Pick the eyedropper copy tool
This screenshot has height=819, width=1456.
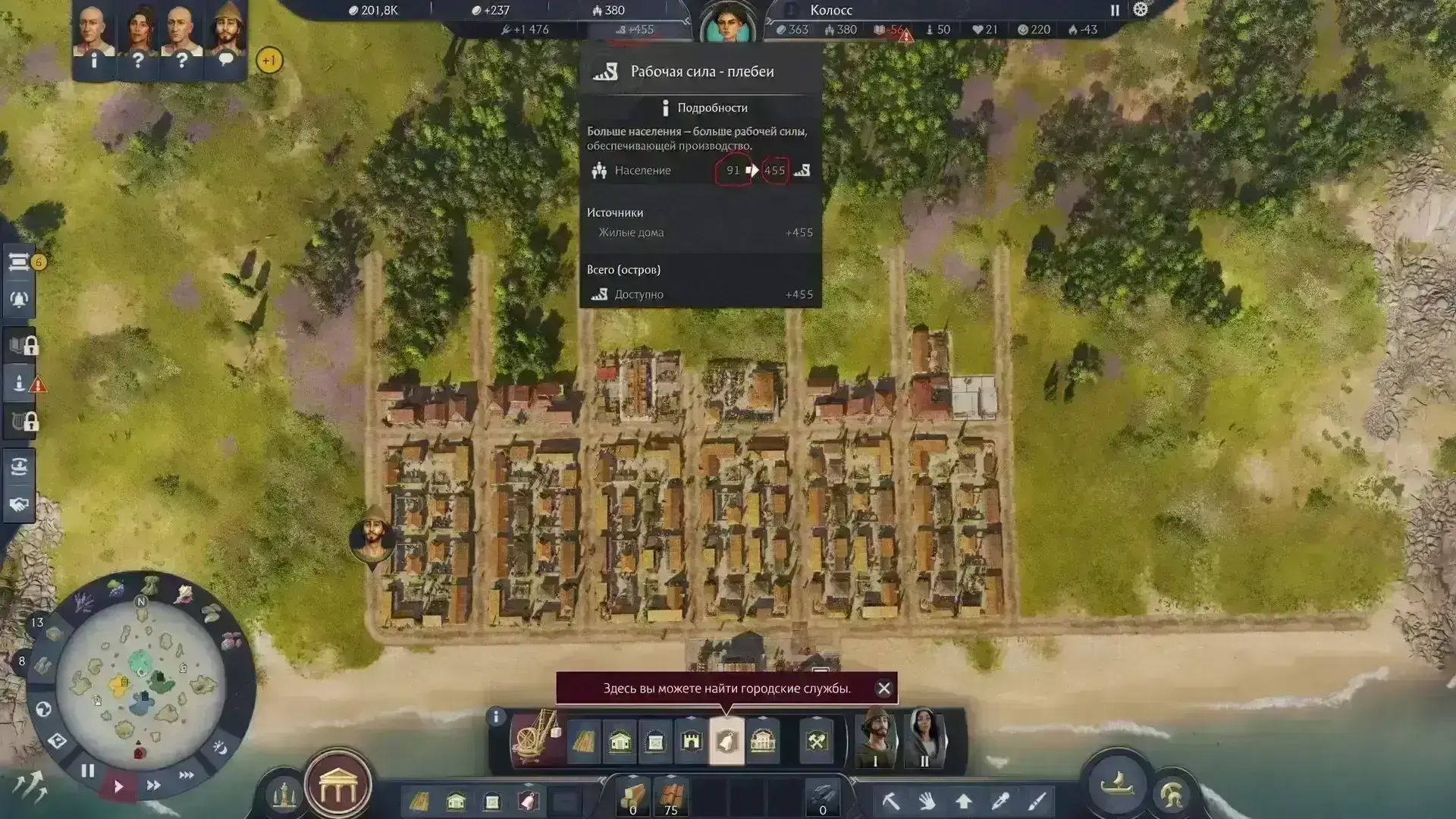coord(1000,801)
